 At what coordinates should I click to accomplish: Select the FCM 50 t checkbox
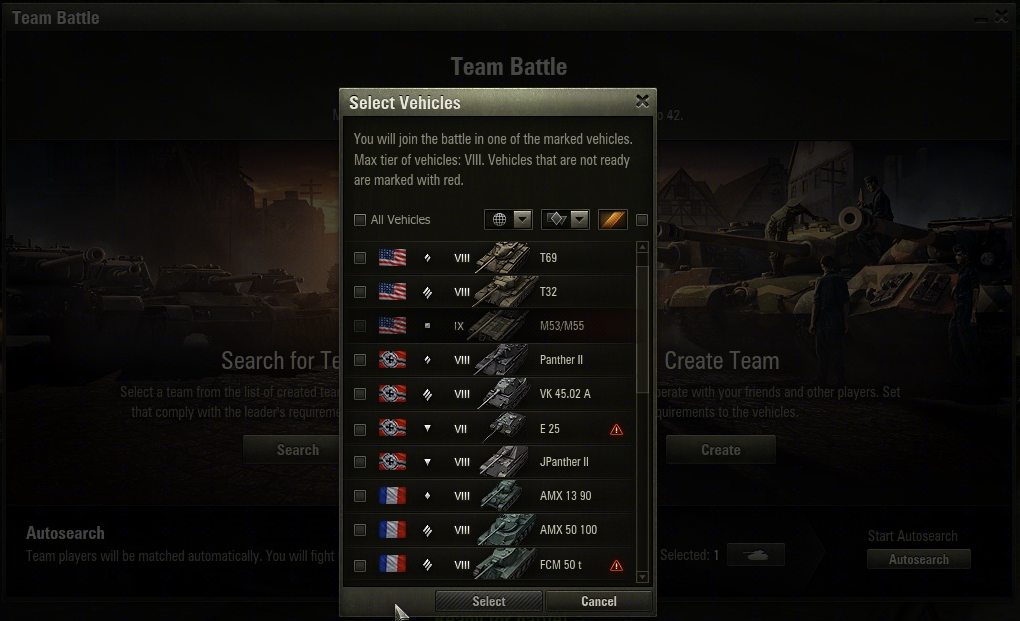[x=360, y=565]
